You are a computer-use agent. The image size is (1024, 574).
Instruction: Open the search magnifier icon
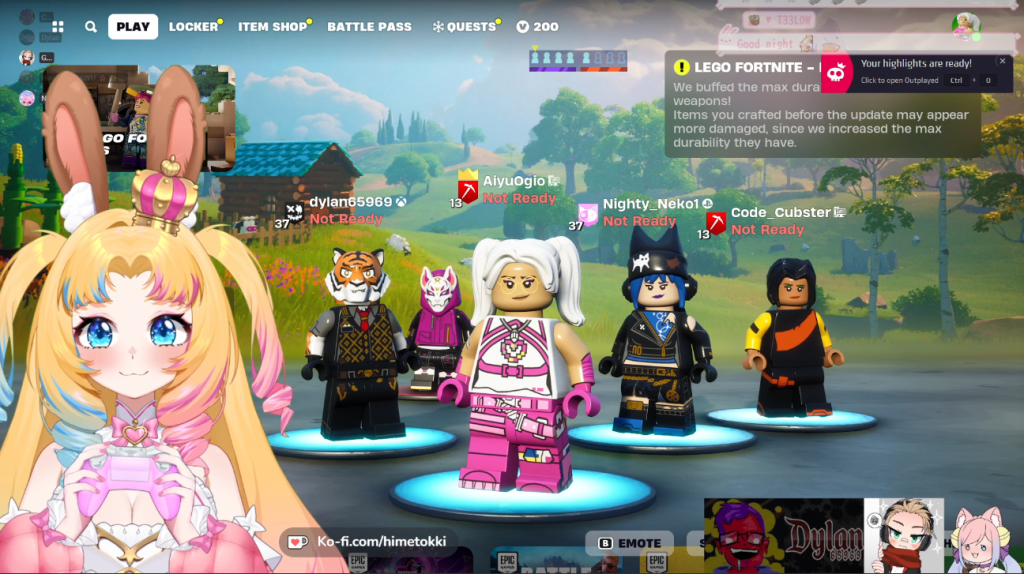click(91, 27)
